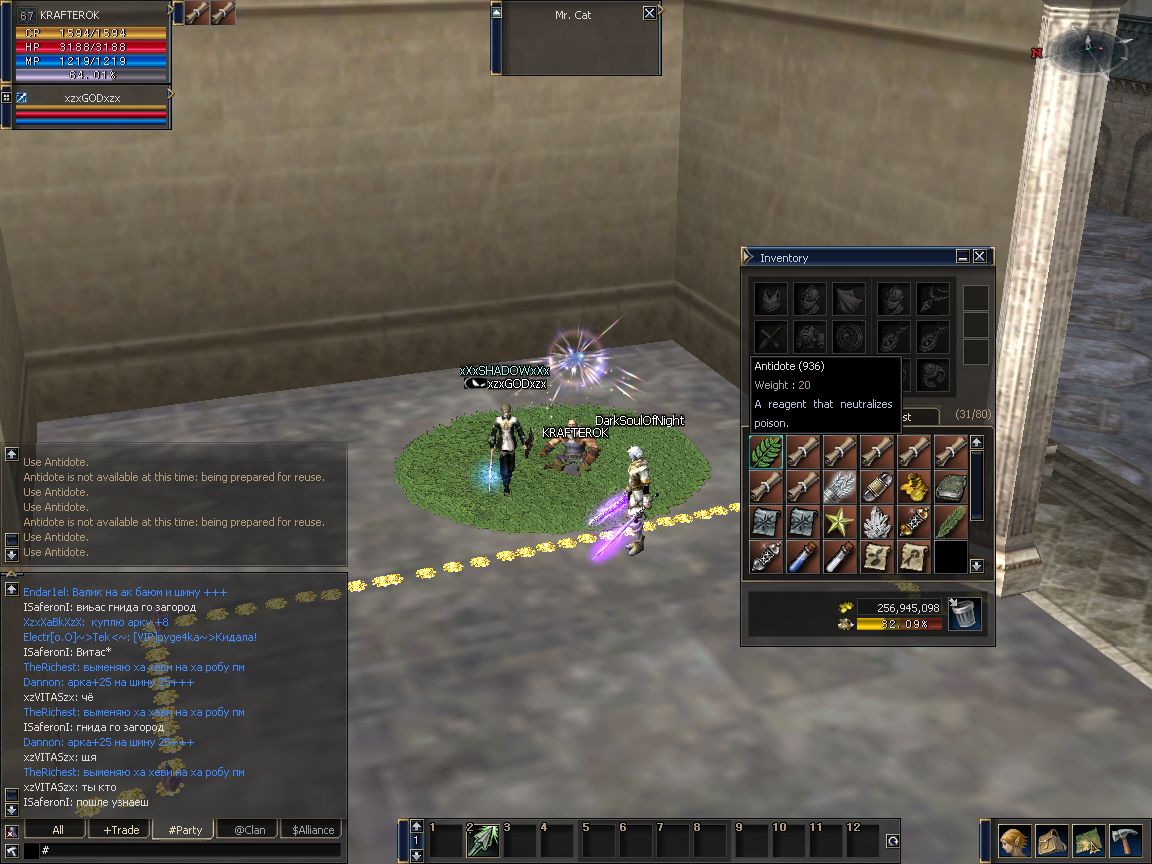
Task: Open the character status face icon
Action: [x=1015, y=841]
